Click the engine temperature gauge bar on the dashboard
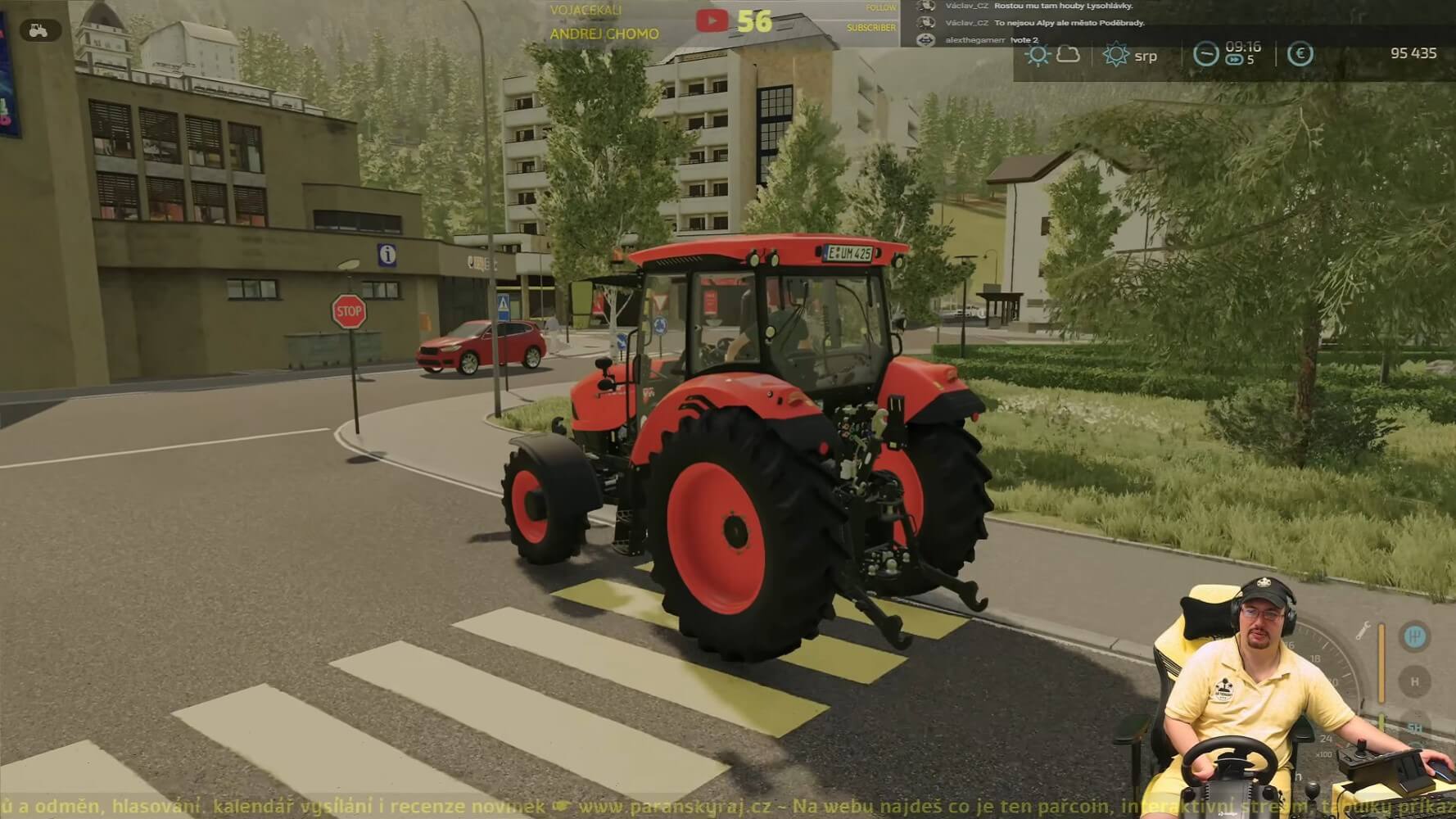Screen dimensions: 1456x819 [1381, 663]
